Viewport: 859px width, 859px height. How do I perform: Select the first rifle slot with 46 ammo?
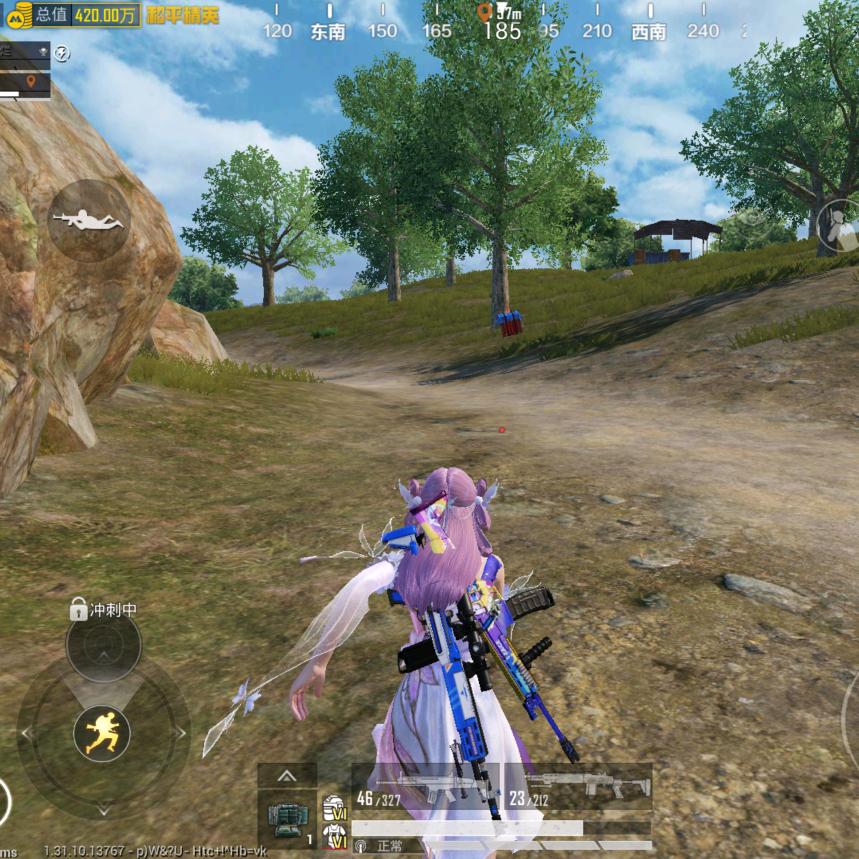point(425,784)
